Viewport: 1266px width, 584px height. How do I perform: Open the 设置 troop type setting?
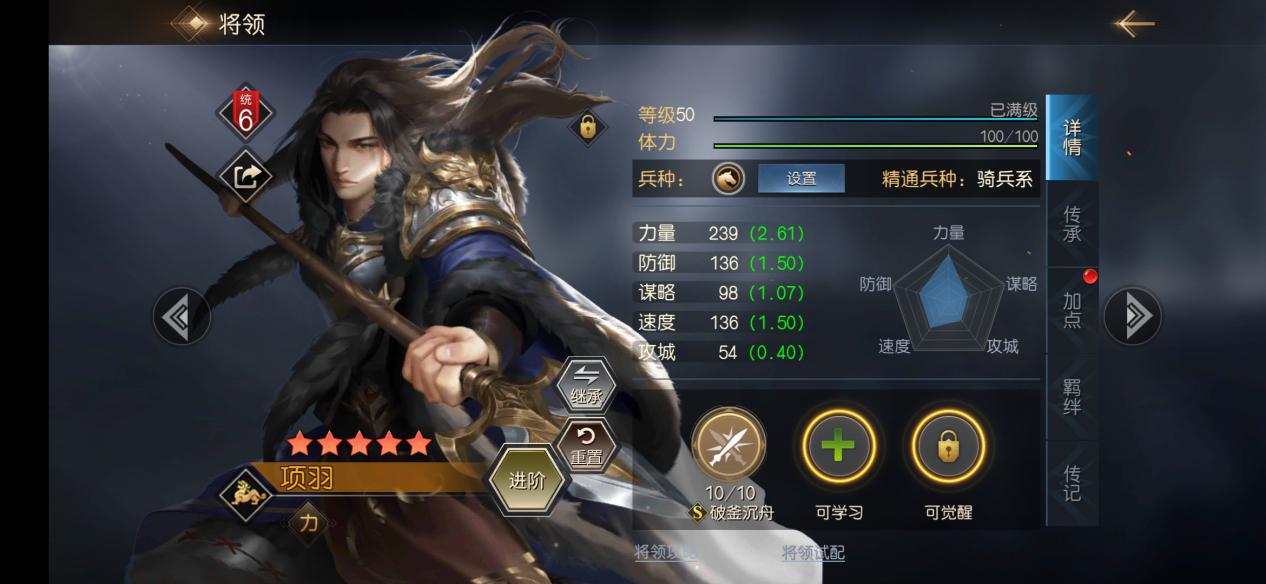click(801, 179)
